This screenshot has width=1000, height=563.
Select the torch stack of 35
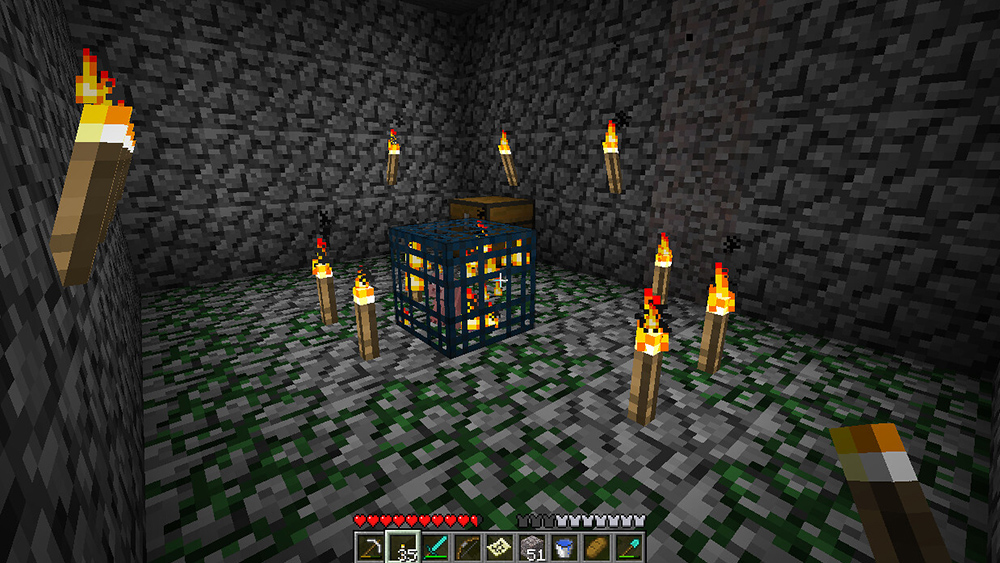tap(403, 547)
